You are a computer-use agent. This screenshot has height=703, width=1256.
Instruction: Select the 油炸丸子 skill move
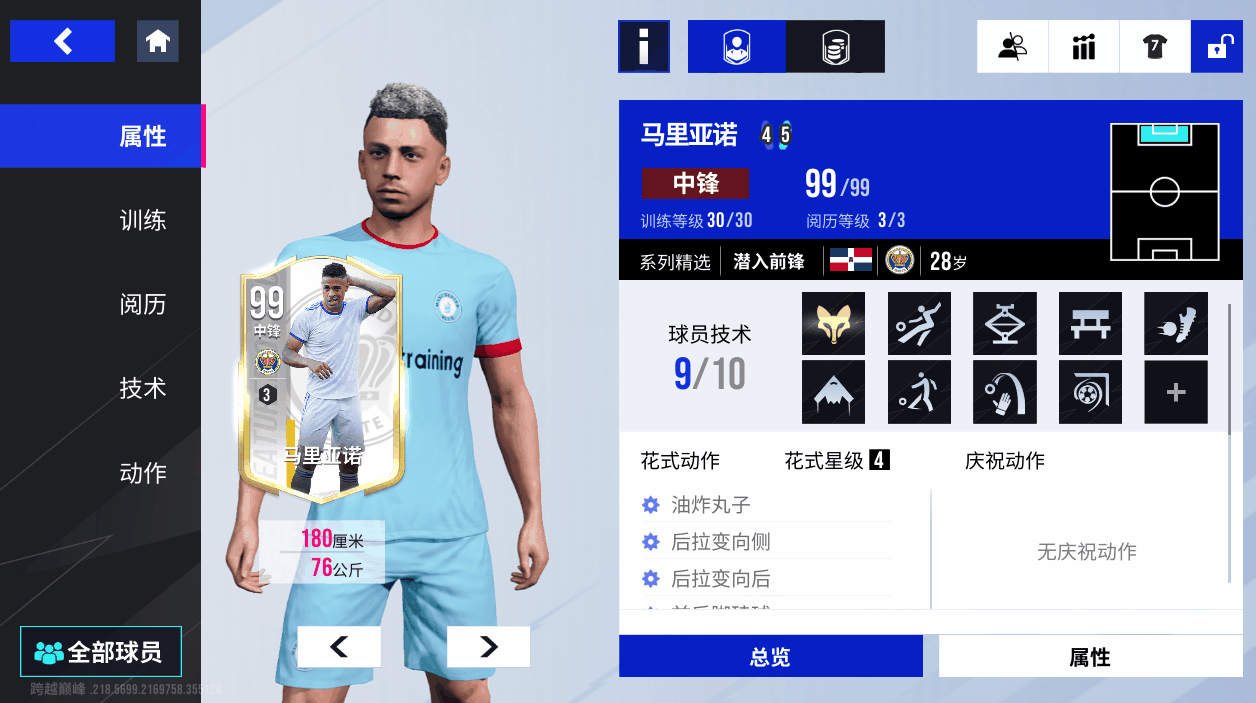(710, 505)
